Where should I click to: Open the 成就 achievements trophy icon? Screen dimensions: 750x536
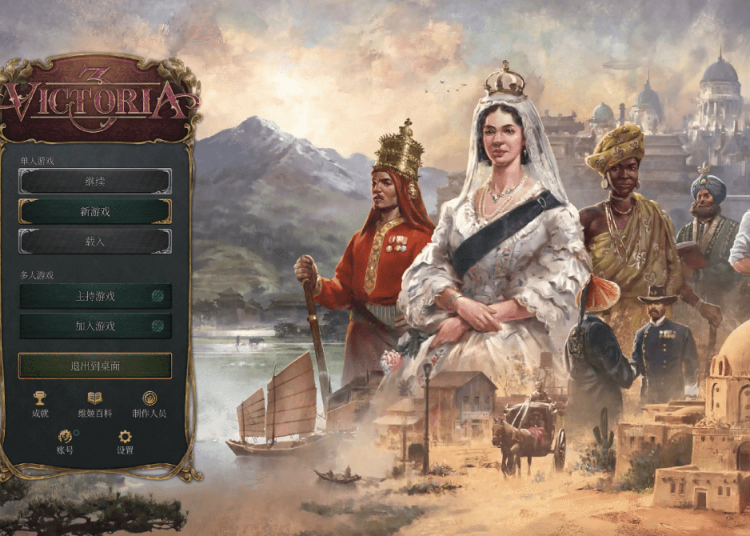[40, 399]
